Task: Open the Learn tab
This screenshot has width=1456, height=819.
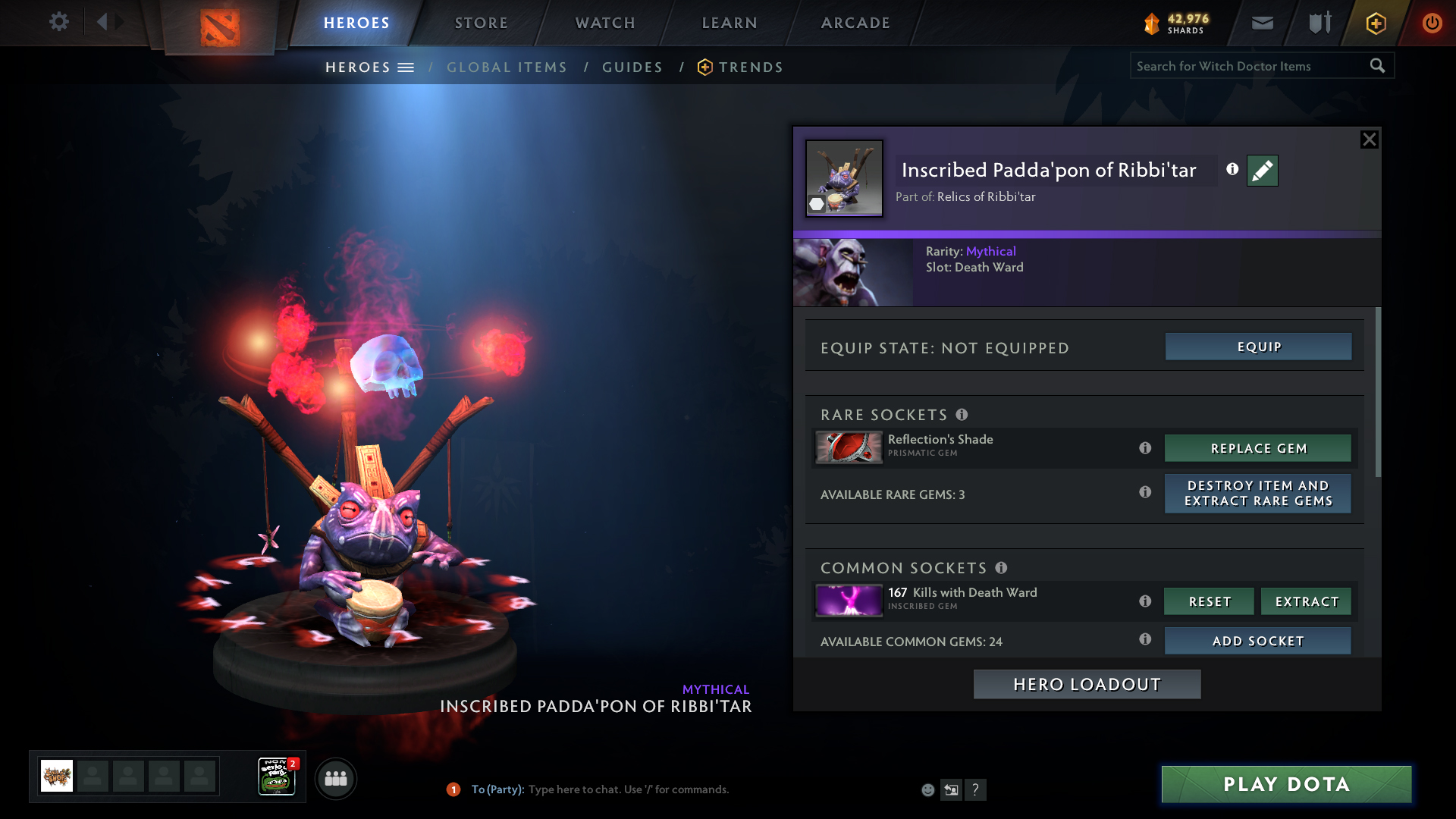Action: 730,23
